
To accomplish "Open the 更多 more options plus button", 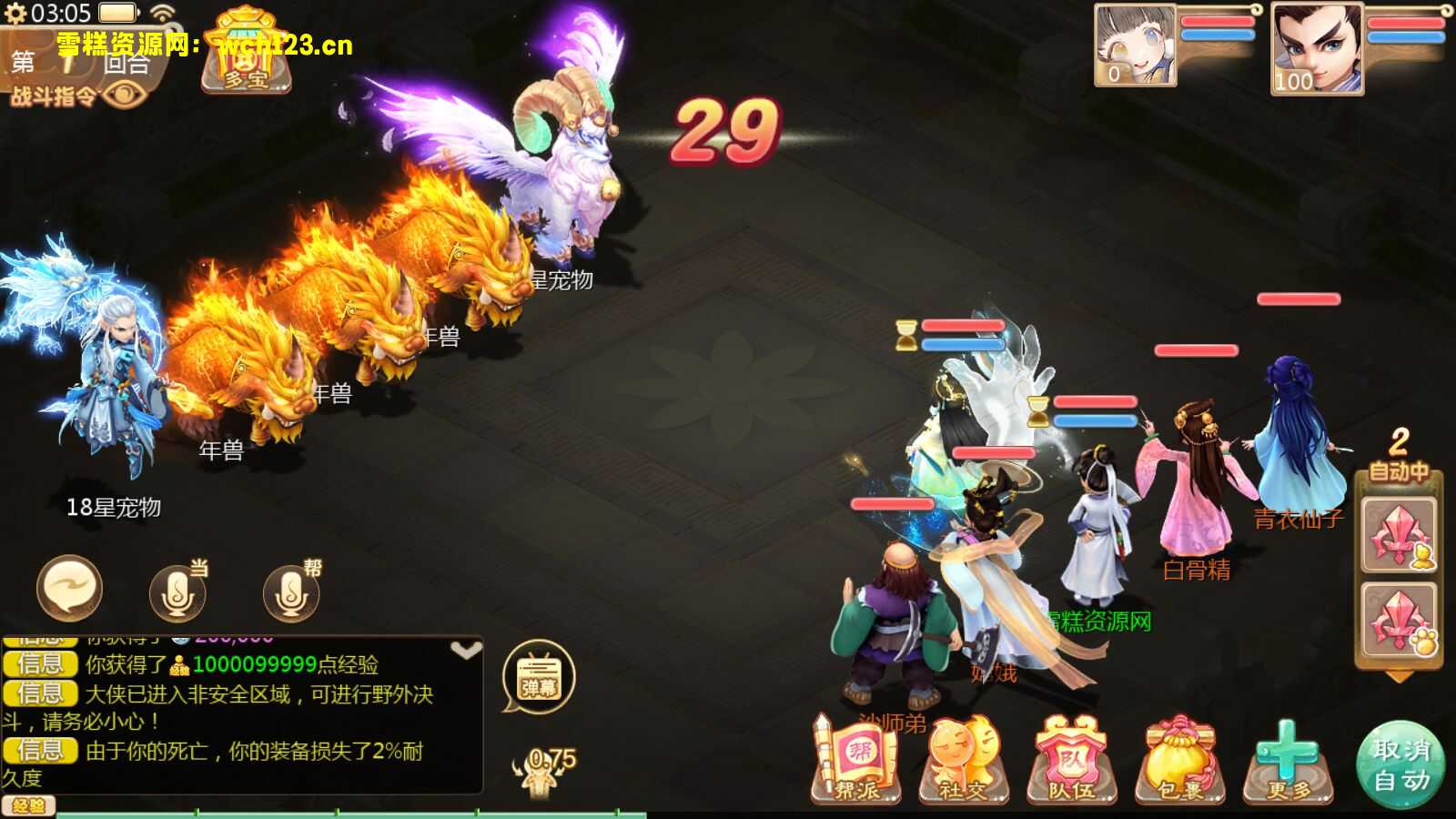I will coord(1288,763).
